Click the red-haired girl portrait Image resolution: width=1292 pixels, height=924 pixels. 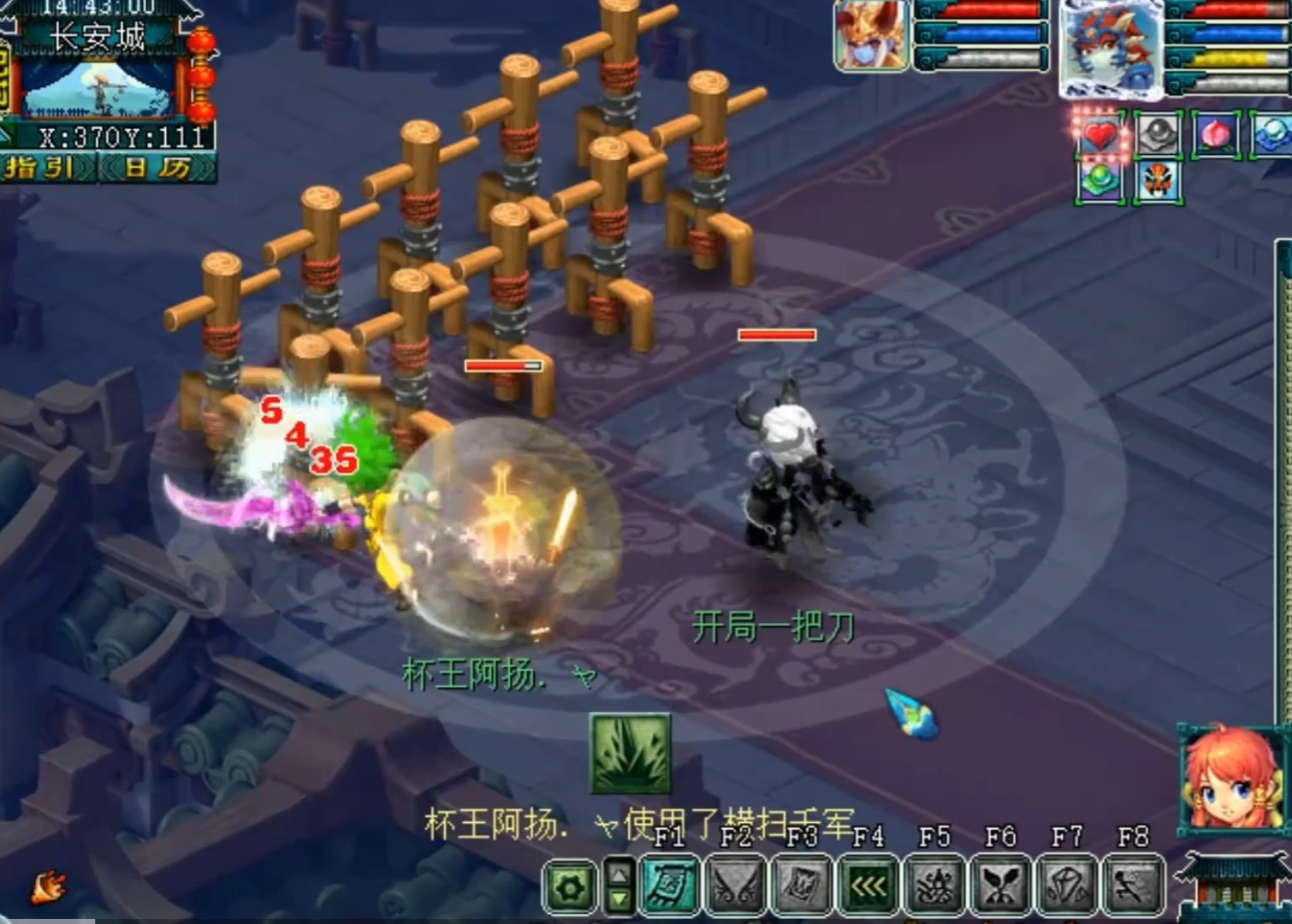tap(1230, 780)
